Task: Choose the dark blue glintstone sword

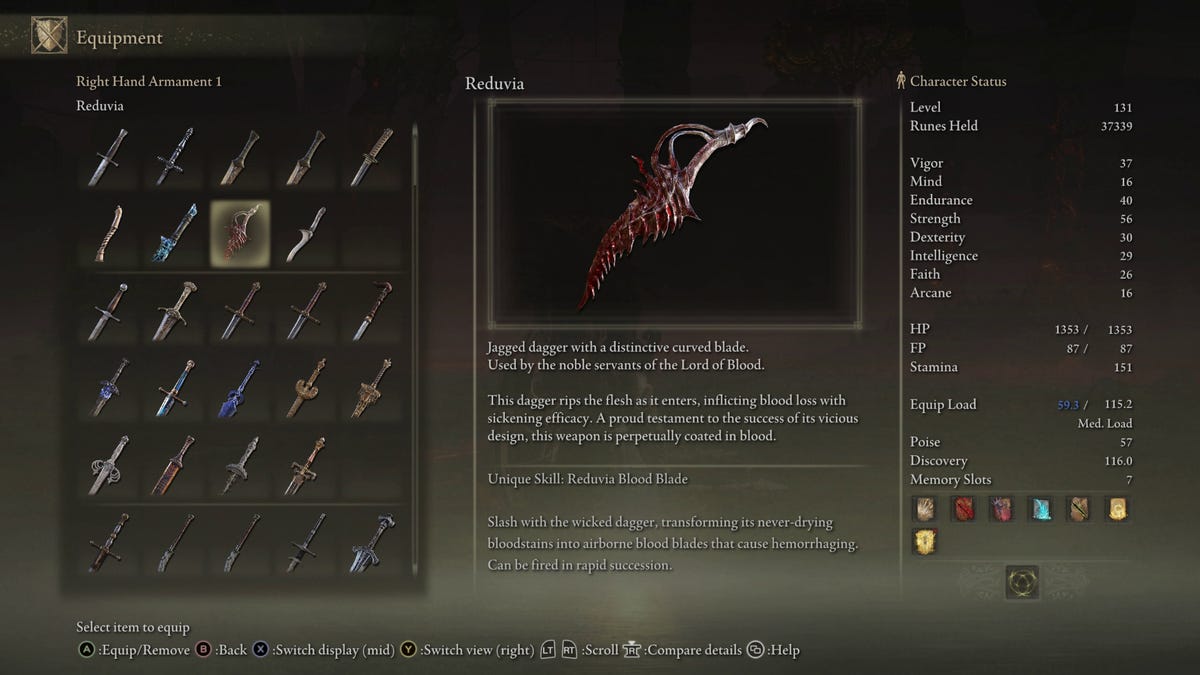Action: 239,388
